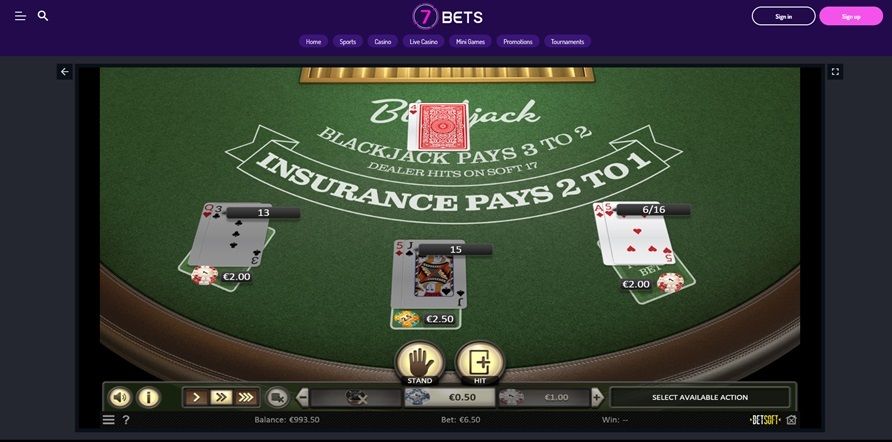Click the Sign up button
The width and height of the screenshot is (892, 442).
(x=850, y=16)
